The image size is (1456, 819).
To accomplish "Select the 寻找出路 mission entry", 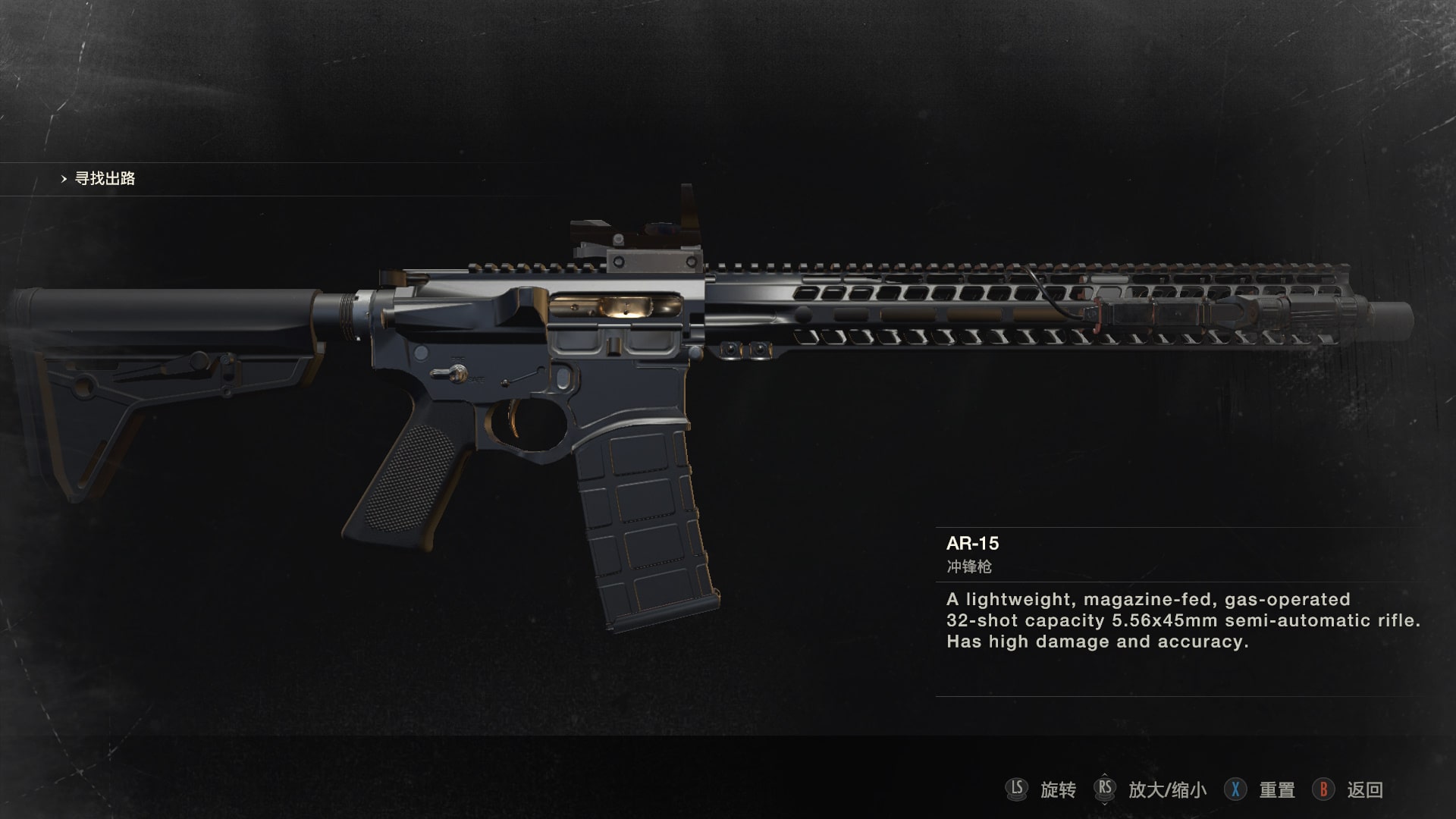I will click(106, 180).
